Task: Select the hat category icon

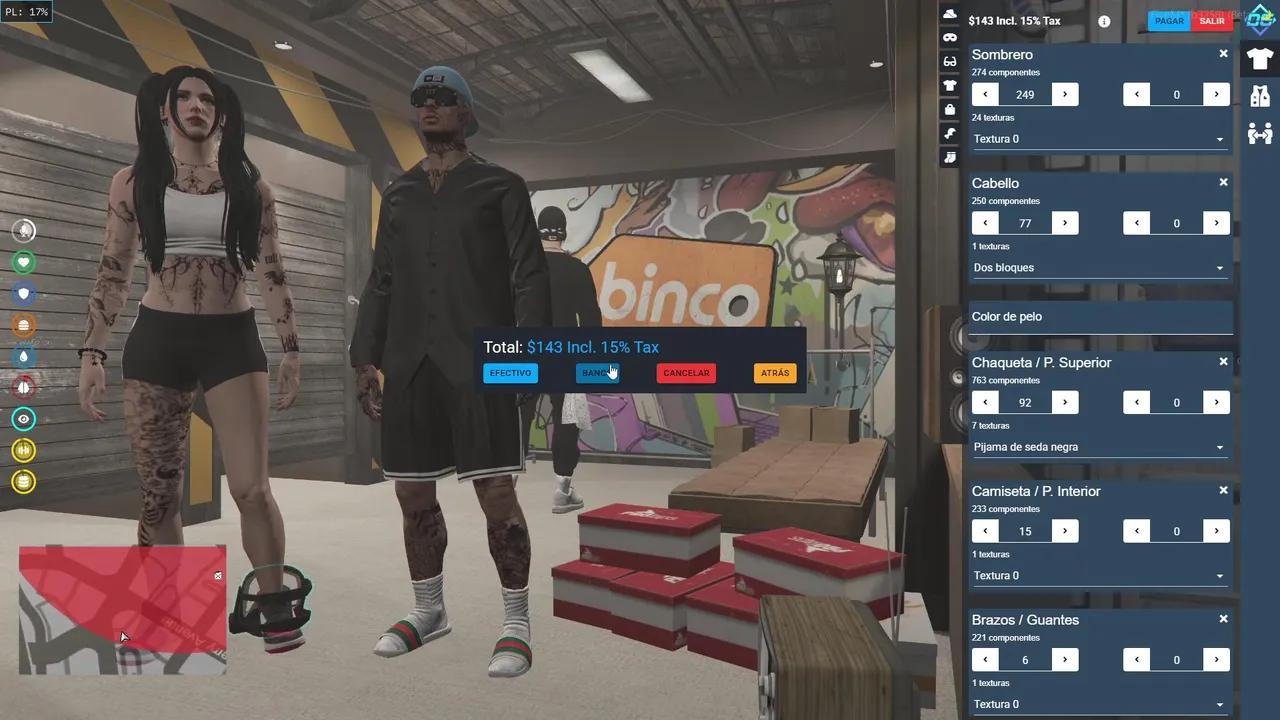Action: [x=949, y=13]
